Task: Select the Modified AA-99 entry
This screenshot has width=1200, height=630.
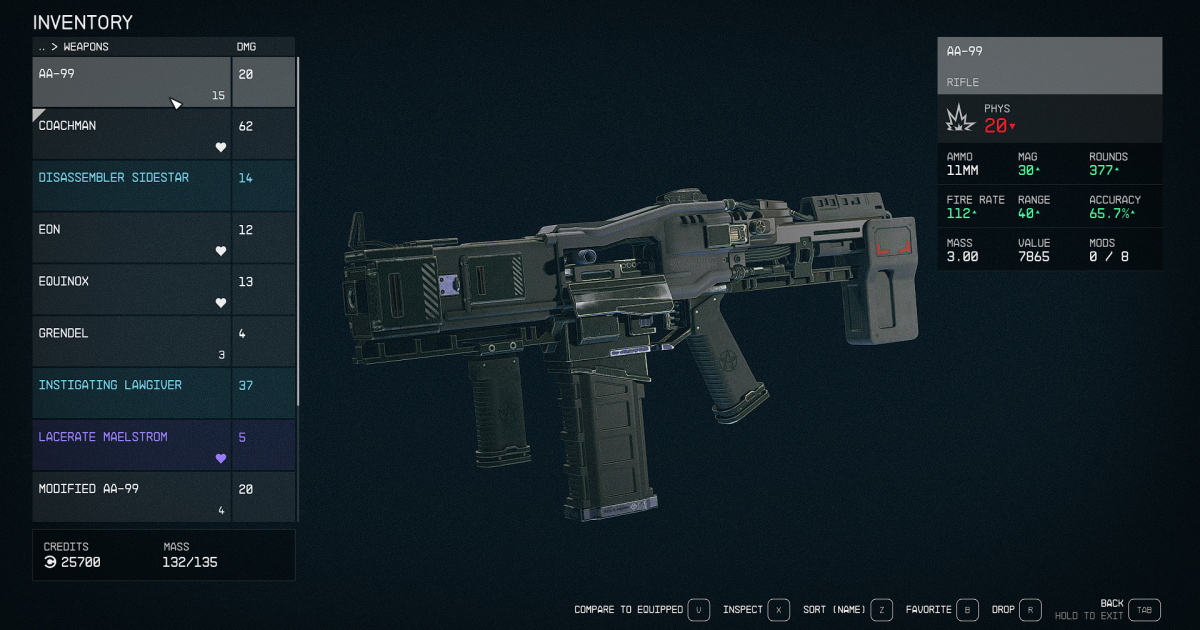Action: 132,496
